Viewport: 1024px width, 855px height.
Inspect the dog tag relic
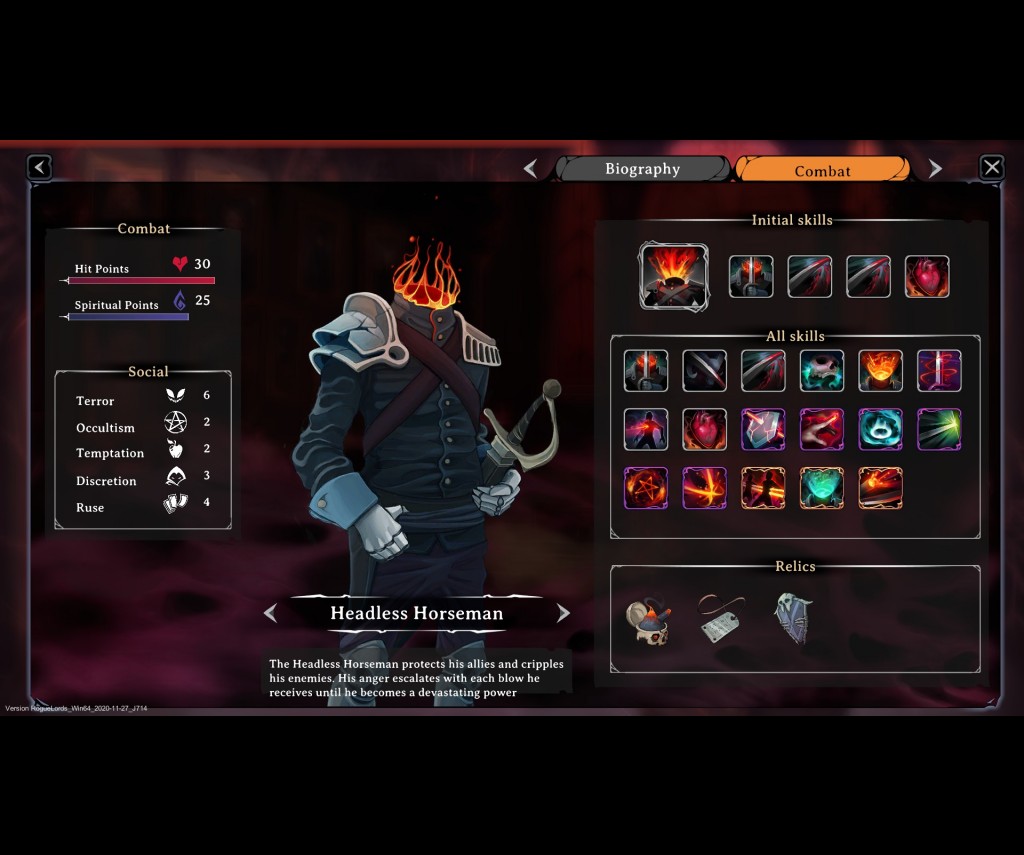(x=720, y=620)
